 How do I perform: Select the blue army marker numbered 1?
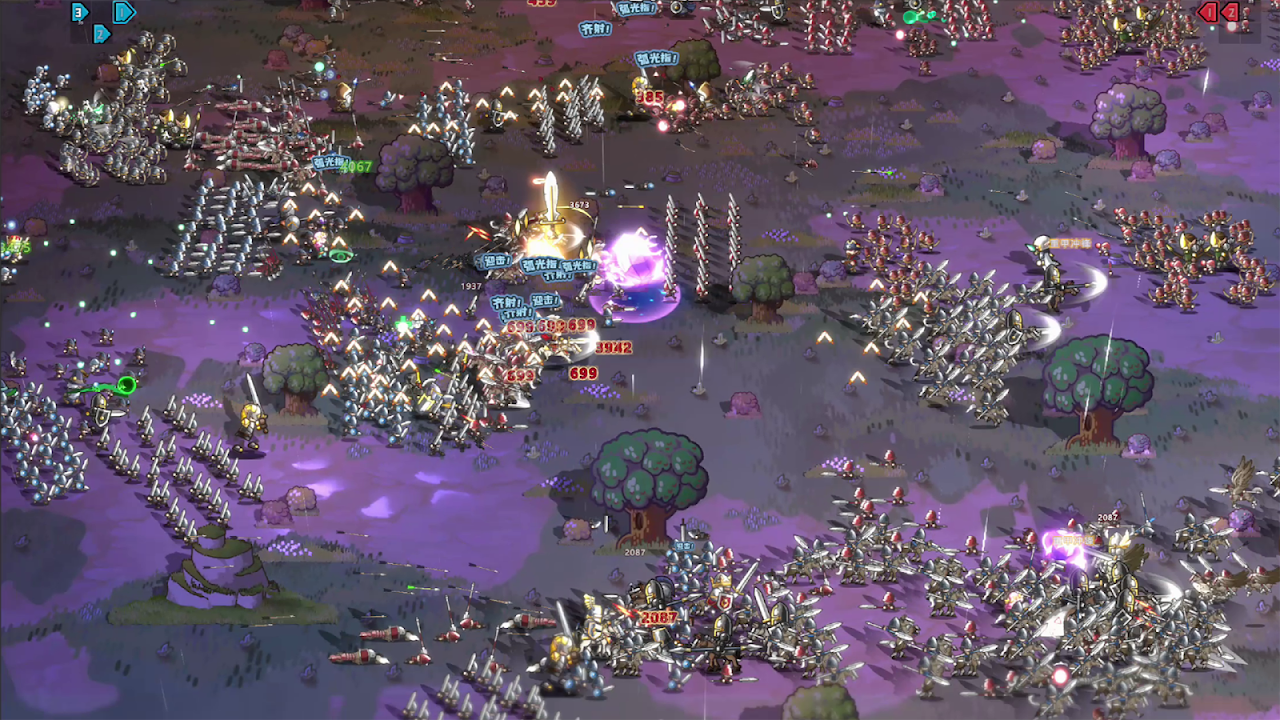pyautogui.click(x=124, y=13)
